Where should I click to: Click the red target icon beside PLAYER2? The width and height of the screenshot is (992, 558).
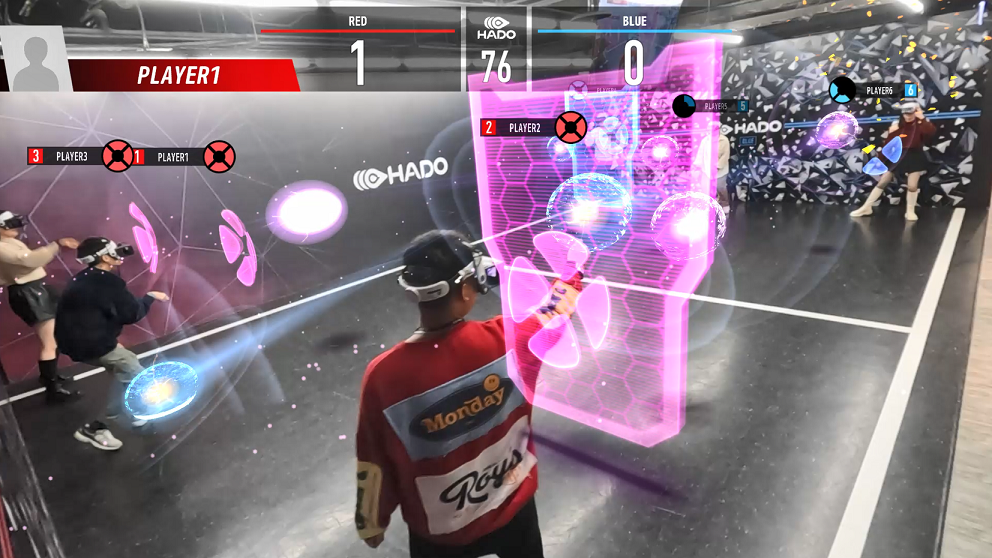point(570,127)
